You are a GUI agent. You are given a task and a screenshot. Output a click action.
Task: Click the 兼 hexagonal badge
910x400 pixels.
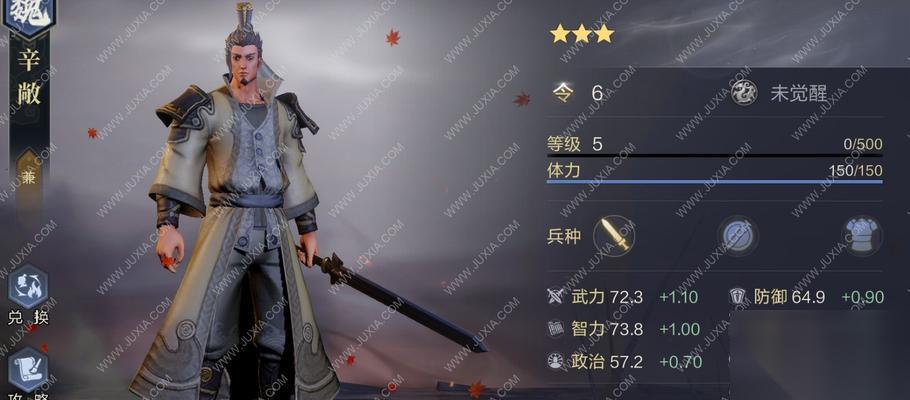coord(29,173)
